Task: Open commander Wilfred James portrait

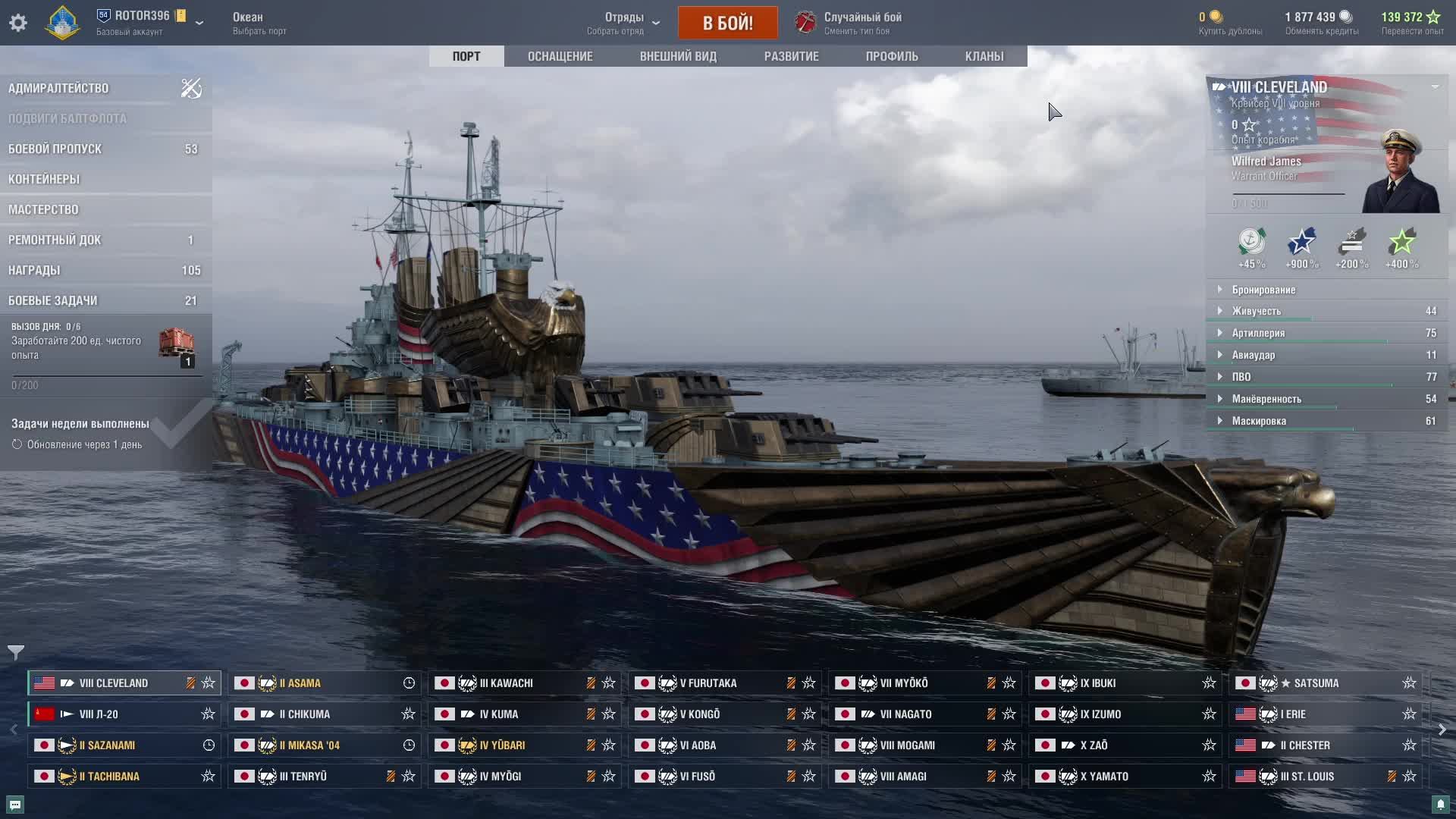Action: click(x=1400, y=173)
